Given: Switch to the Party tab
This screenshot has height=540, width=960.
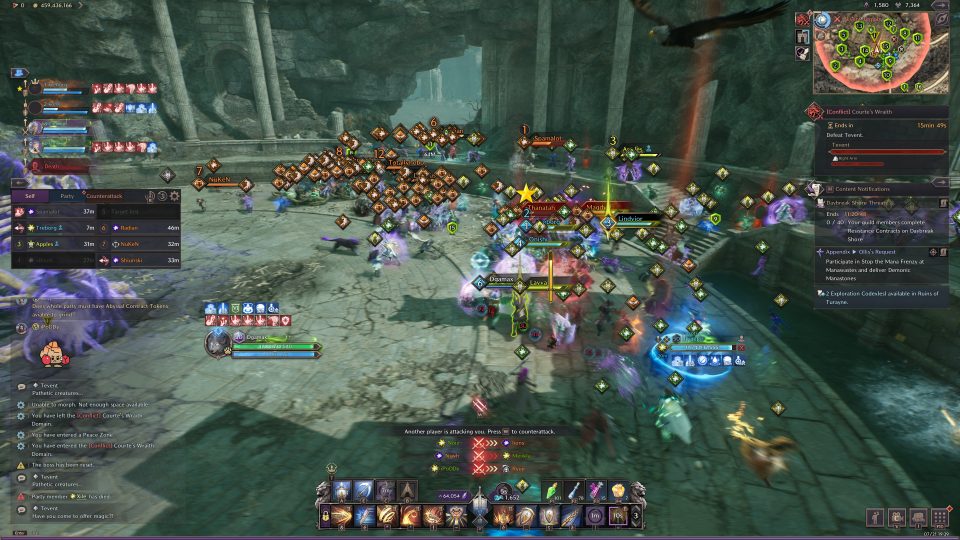Looking at the screenshot, I should (x=67, y=196).
